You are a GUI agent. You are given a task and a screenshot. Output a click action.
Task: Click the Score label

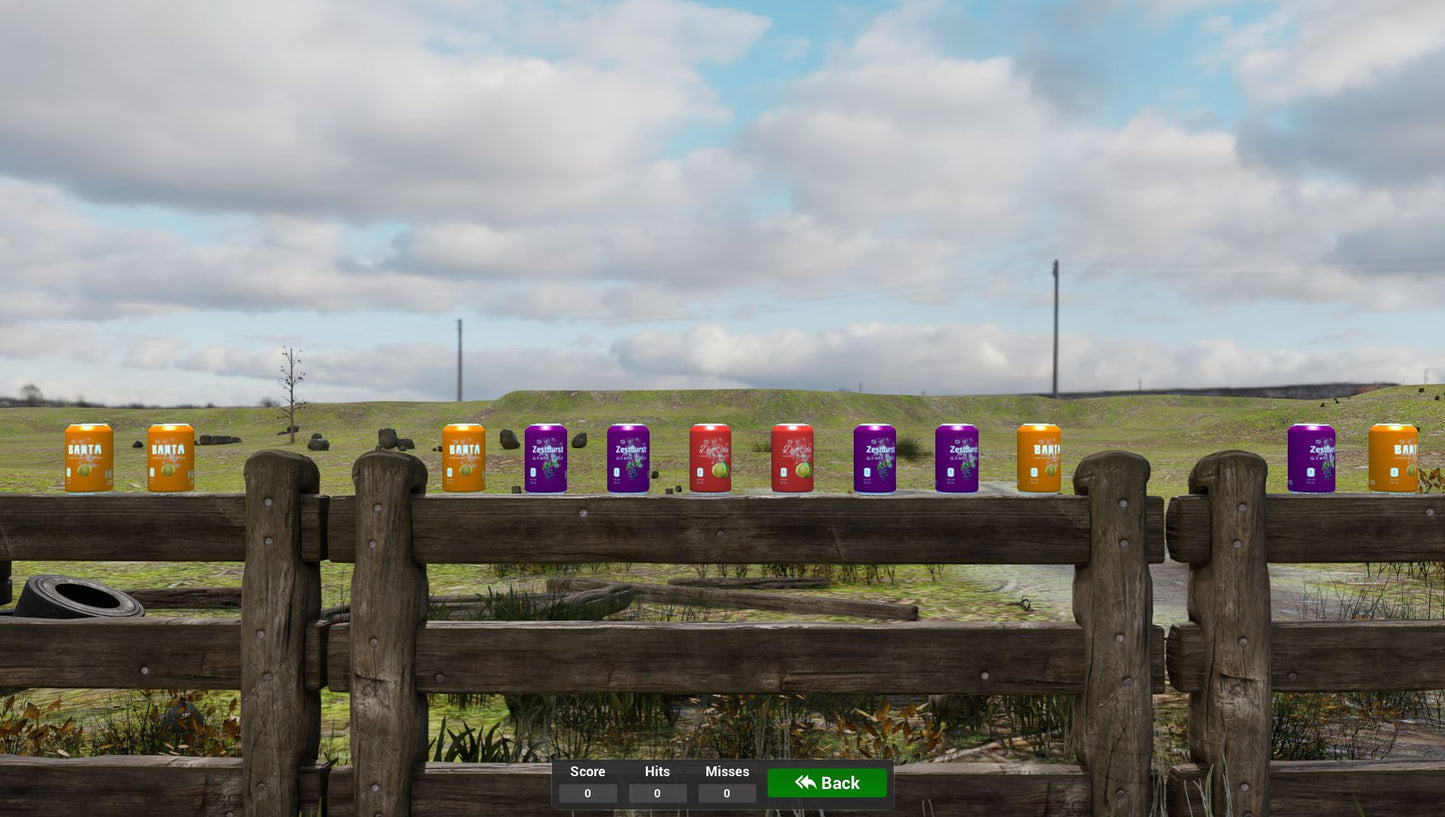pos(587,771)
